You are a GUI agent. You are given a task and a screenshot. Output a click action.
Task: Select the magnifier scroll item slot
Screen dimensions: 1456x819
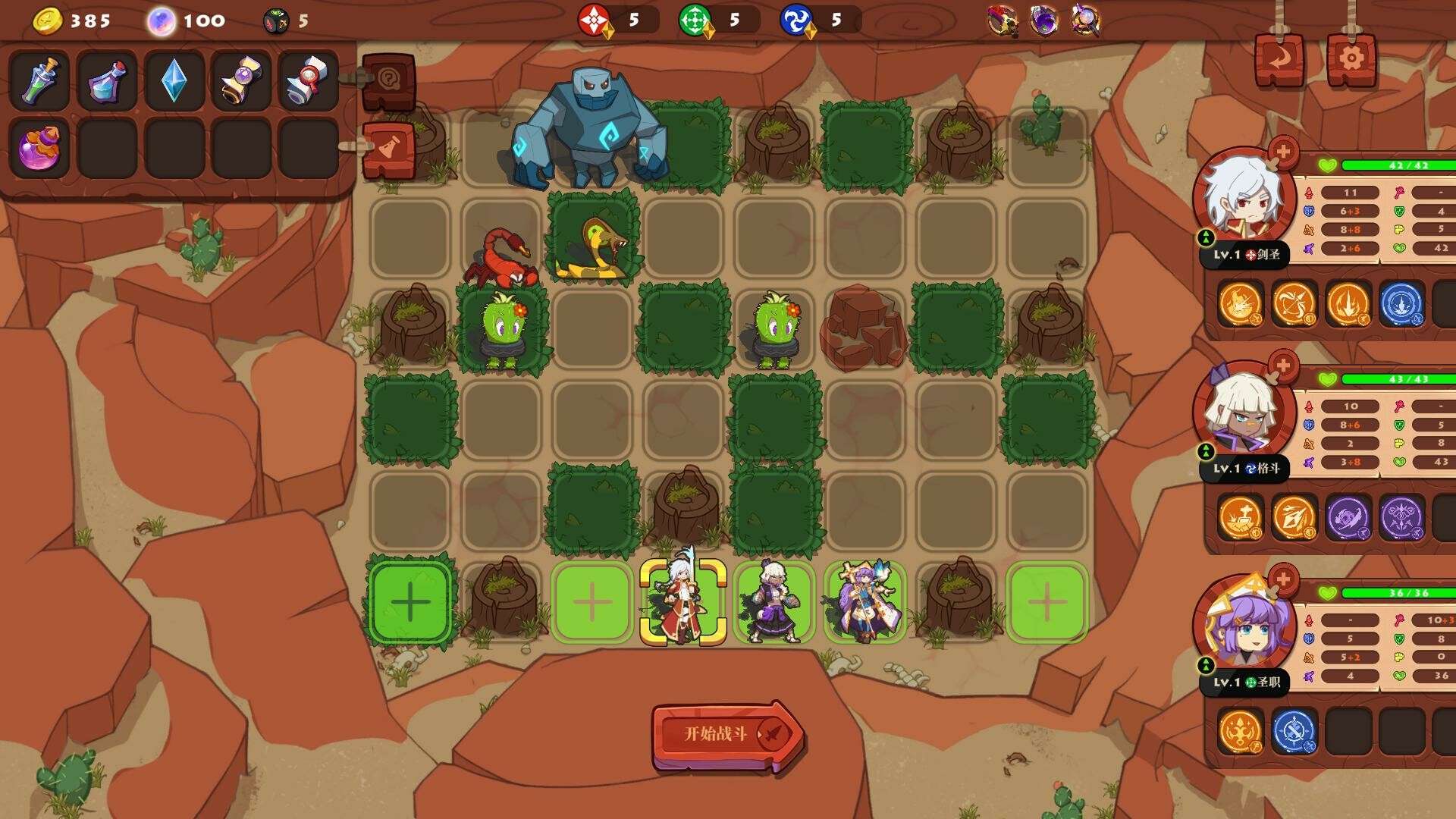point(308,80)
